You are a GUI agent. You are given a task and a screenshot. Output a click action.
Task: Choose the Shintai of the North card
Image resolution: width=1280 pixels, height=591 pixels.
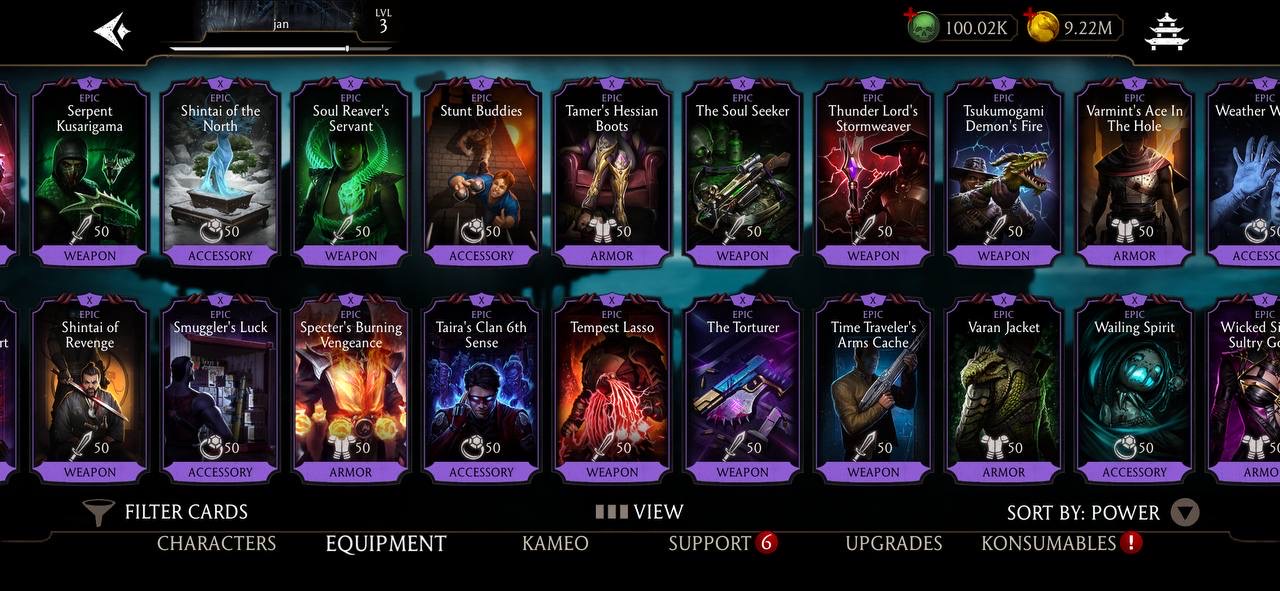pyautogui.click(x=220, y=175)
